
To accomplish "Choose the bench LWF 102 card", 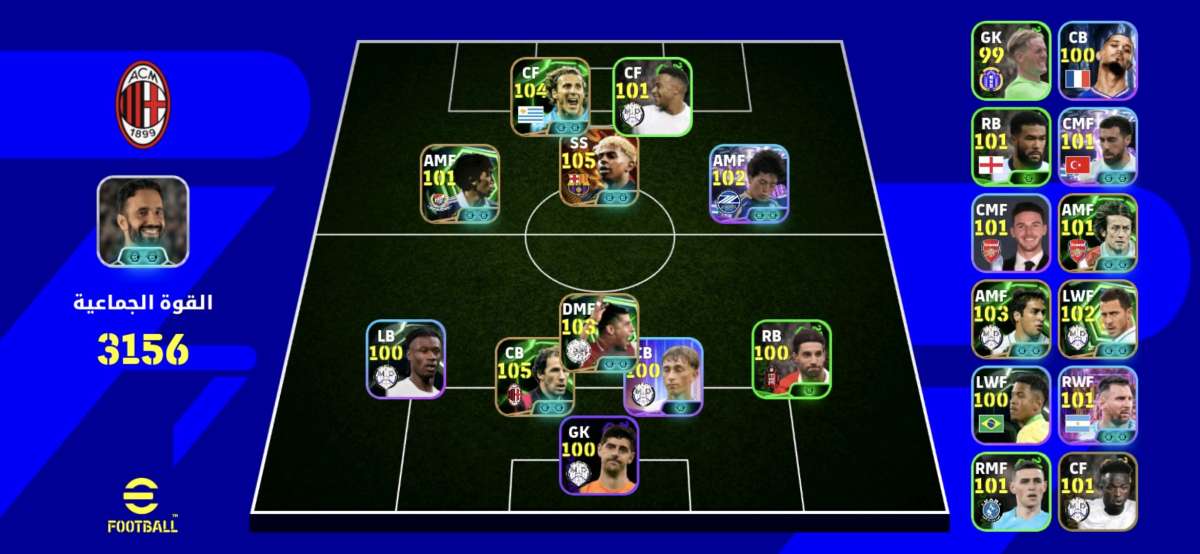I will 1097,320.
